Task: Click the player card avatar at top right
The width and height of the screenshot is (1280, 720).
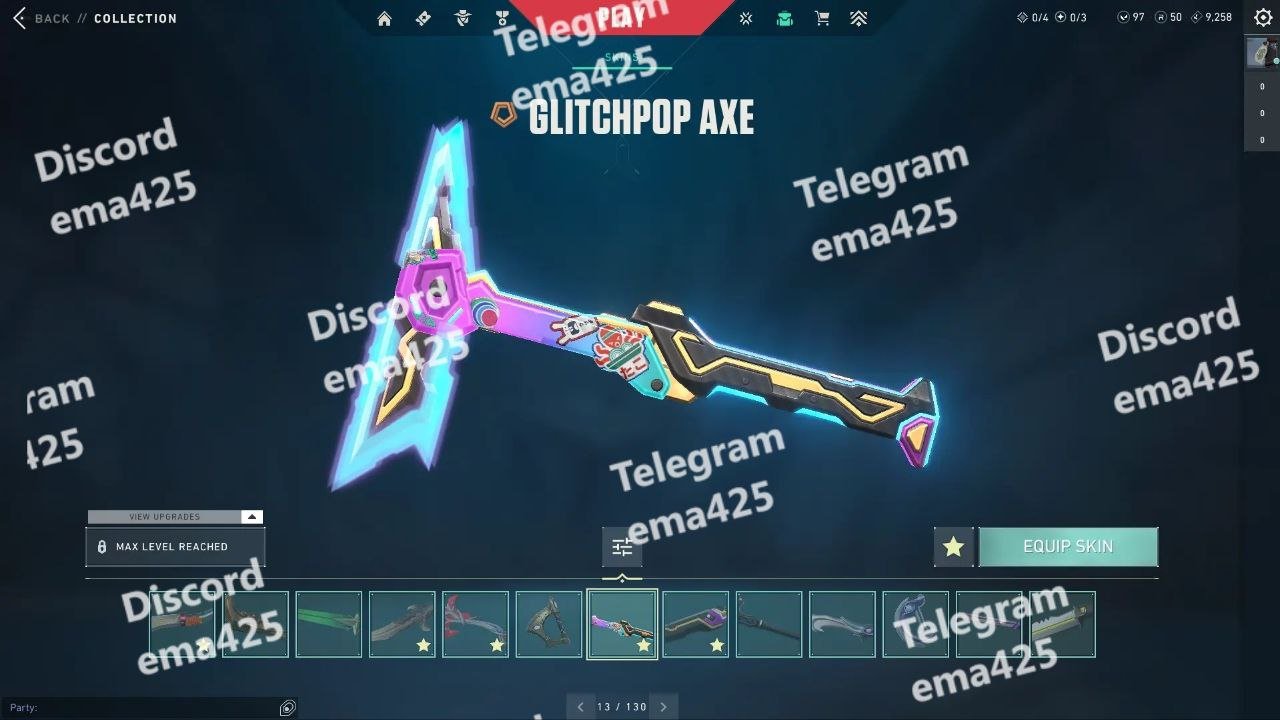Action: pyautogui.click(x=1262, y=52)
